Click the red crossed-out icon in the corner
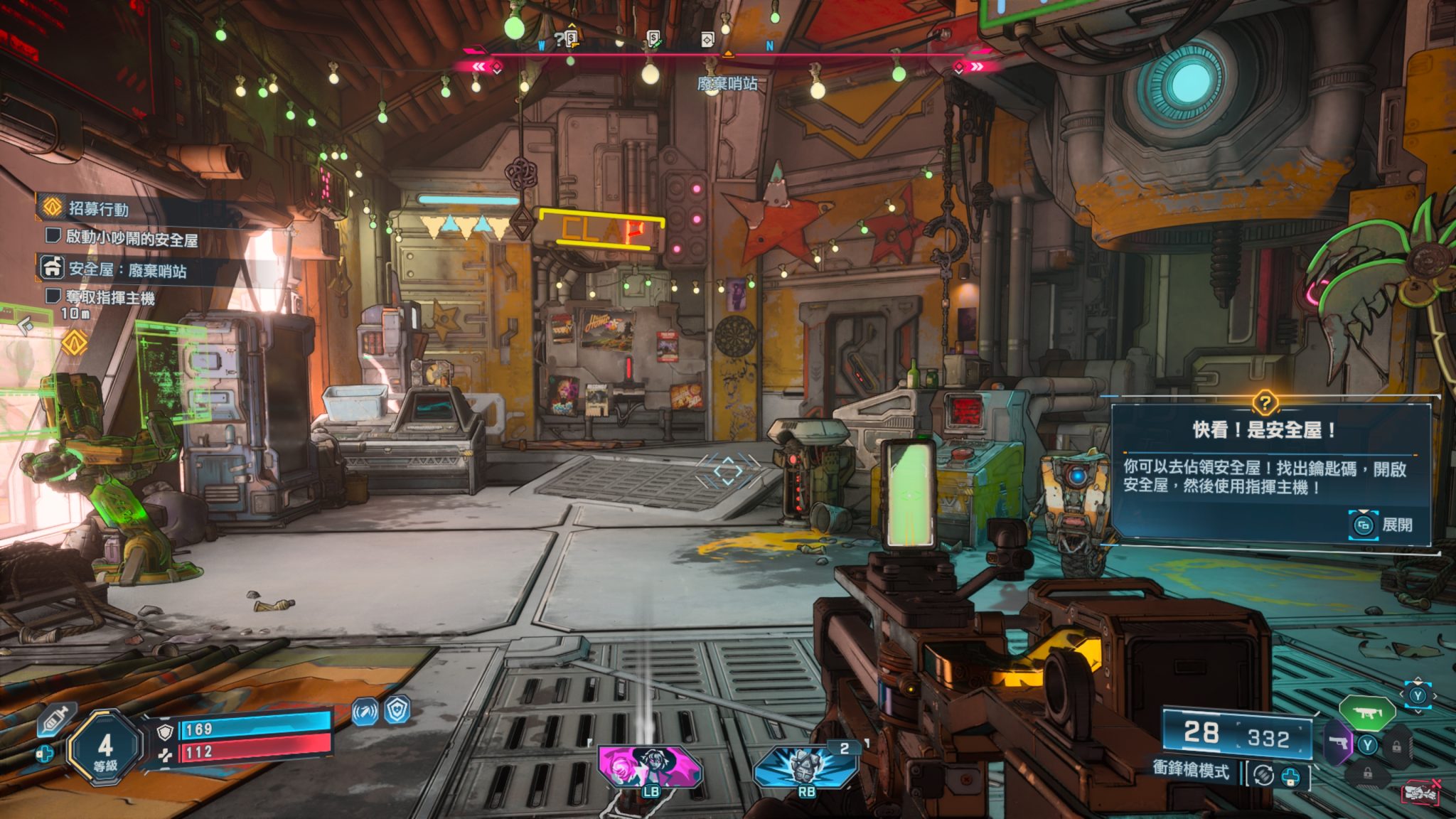The height and width of the screenshot is (819, 1456). click(x=1420, y=791)
